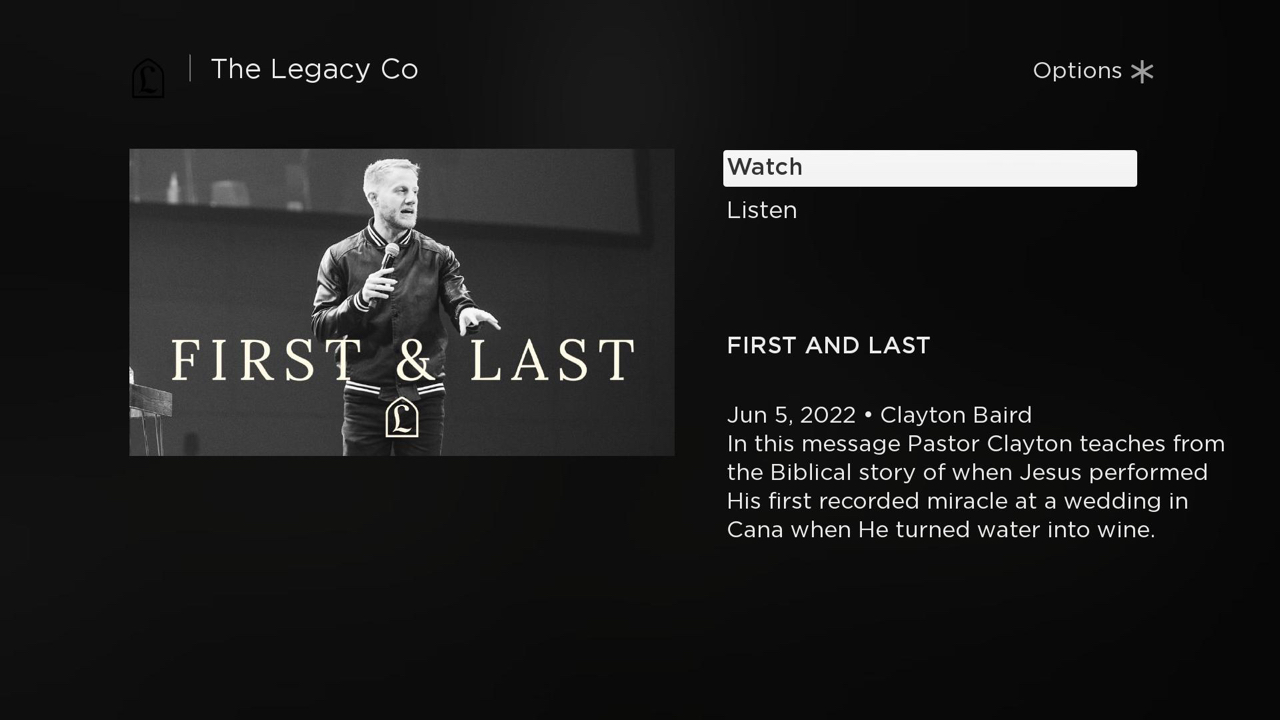The width and height of the screenshot is (1280, 720).
Task: Open the Options menu
Action: [x=1093, y=71]
